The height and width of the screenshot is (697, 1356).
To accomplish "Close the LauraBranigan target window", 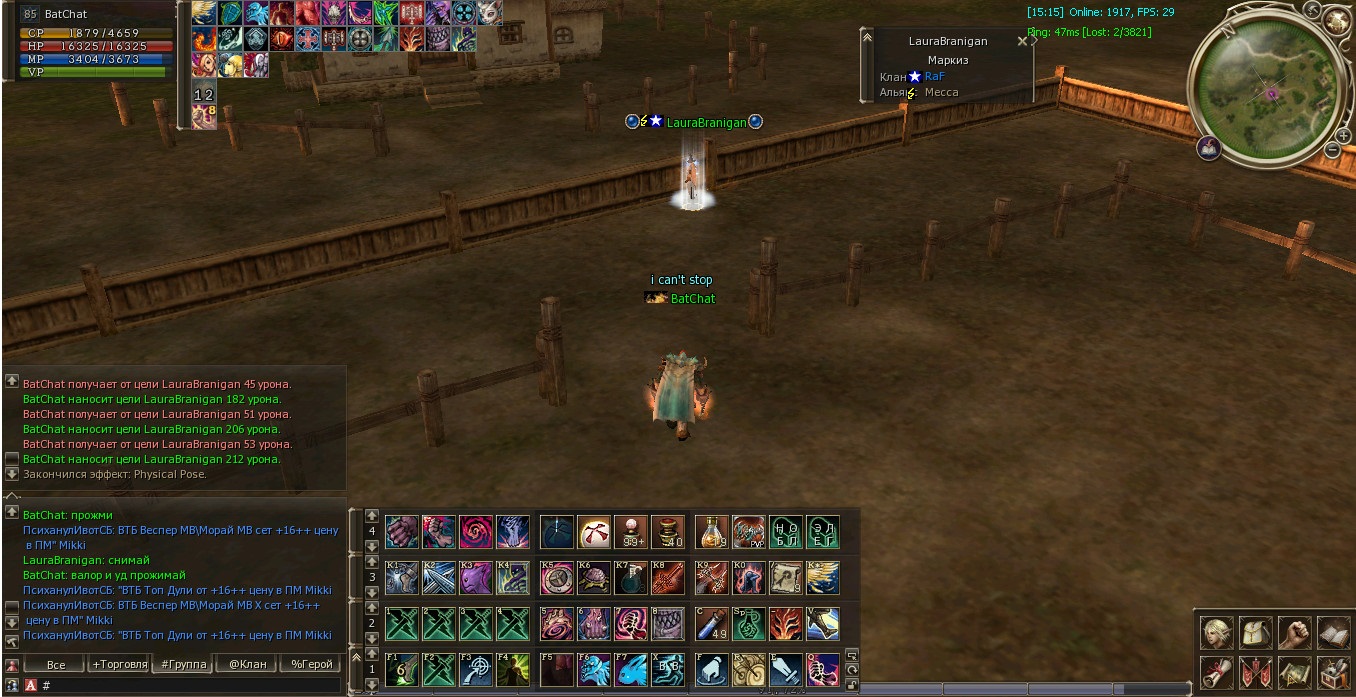I will tap(1022, 41).
